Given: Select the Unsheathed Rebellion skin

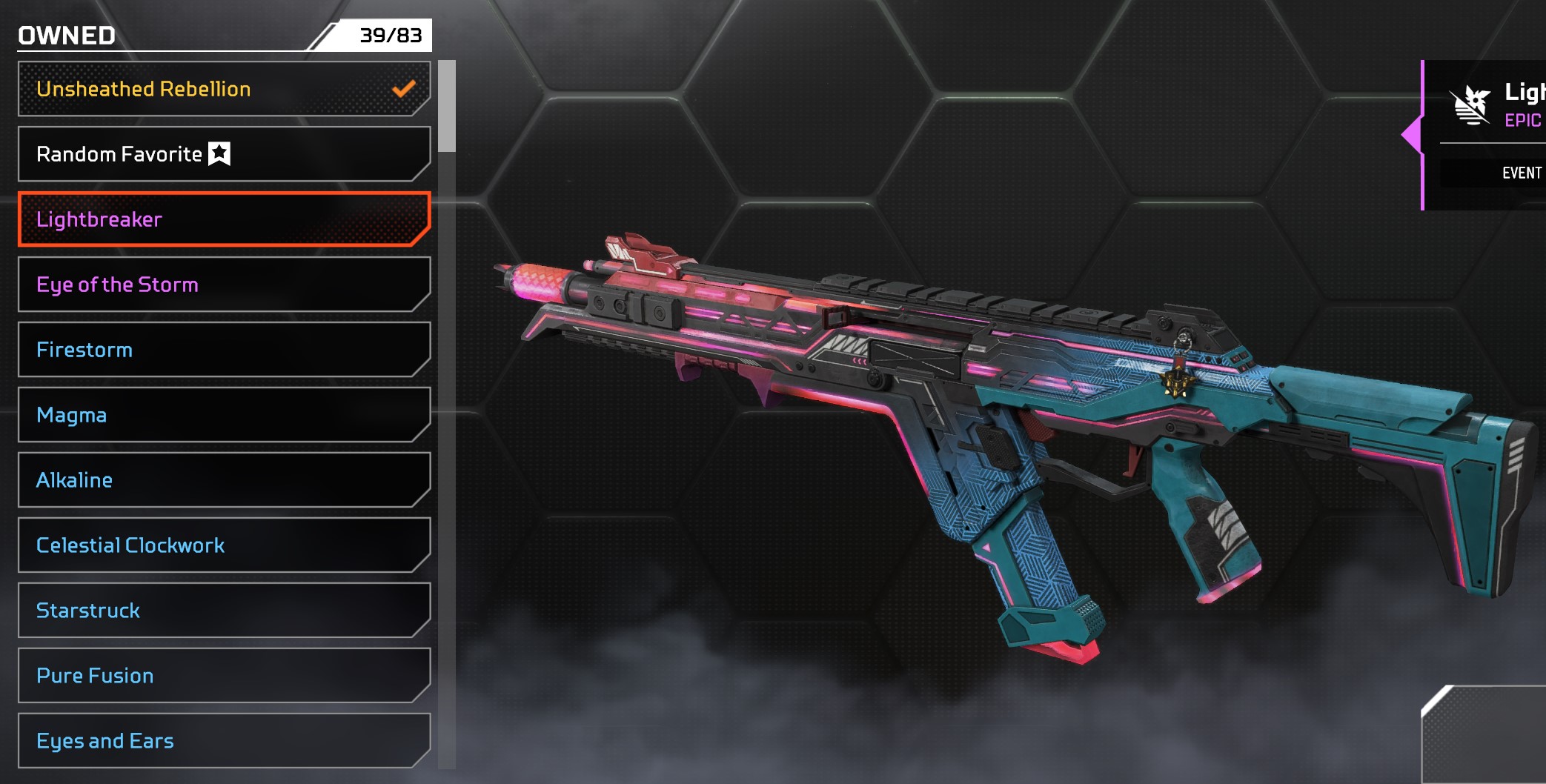Looking at the screenshot, I should point(222,89).
